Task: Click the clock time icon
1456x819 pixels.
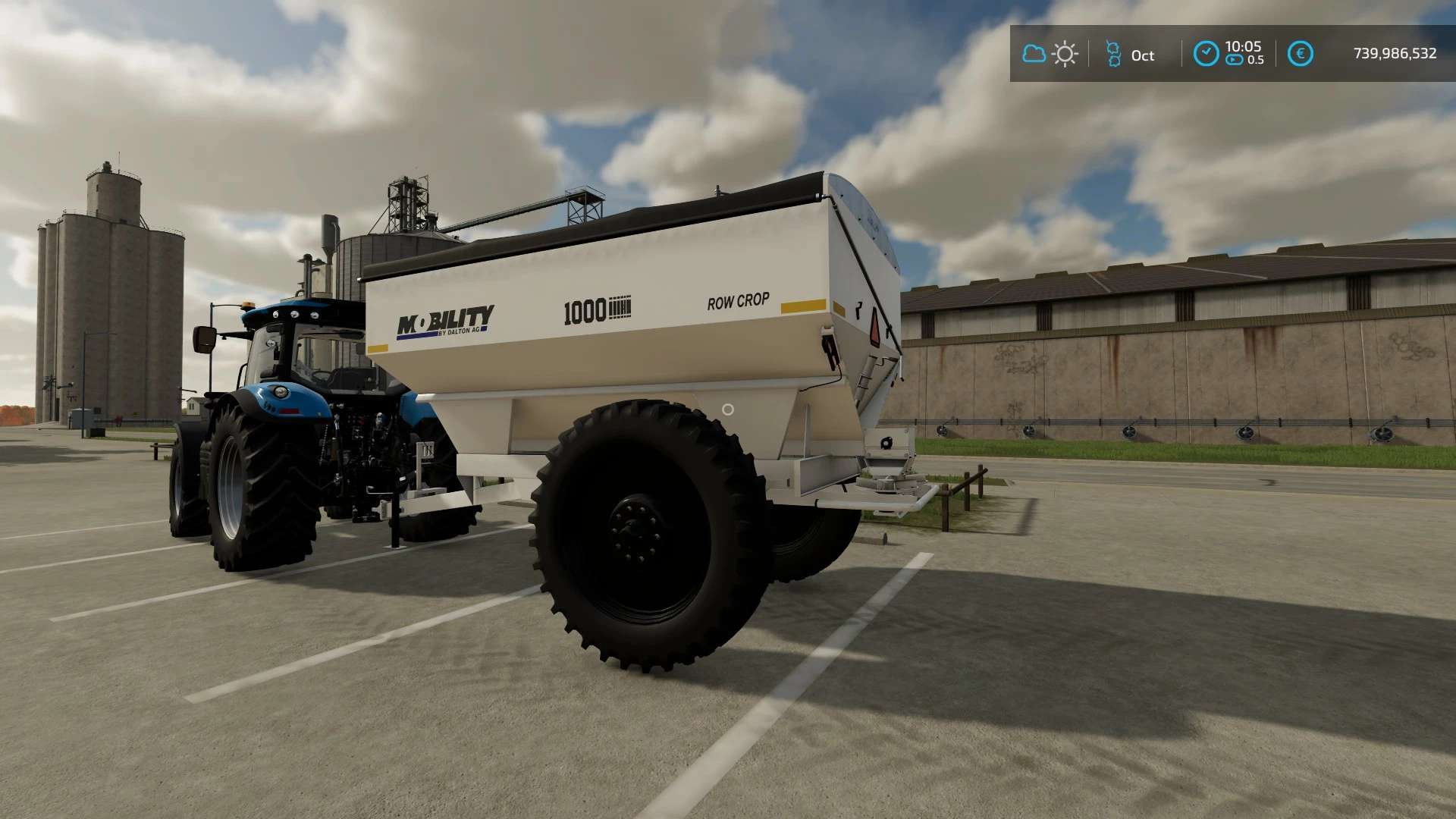Action: click(x=1206, y=54)
